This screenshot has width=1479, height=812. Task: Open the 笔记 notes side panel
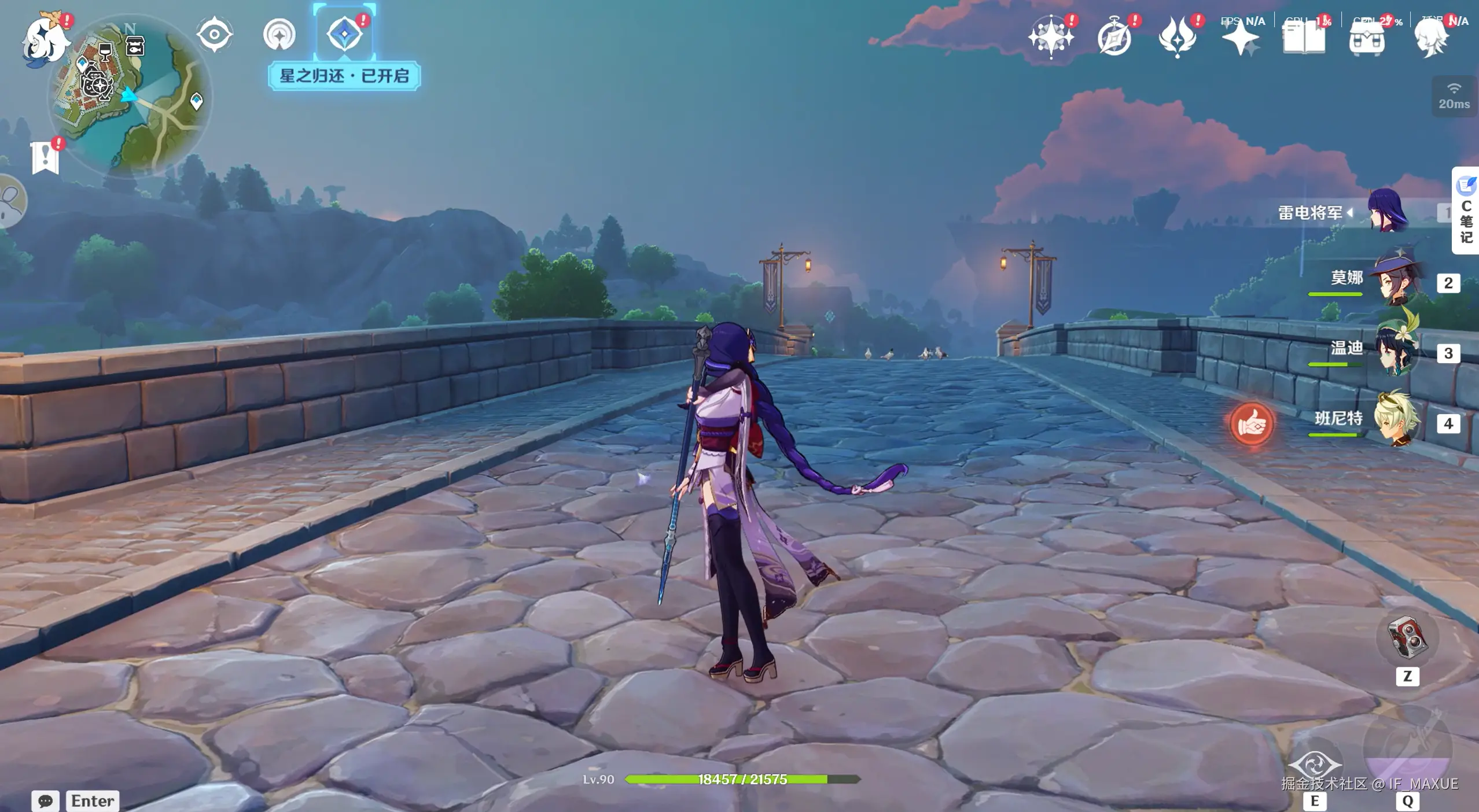click(1466, 212)
